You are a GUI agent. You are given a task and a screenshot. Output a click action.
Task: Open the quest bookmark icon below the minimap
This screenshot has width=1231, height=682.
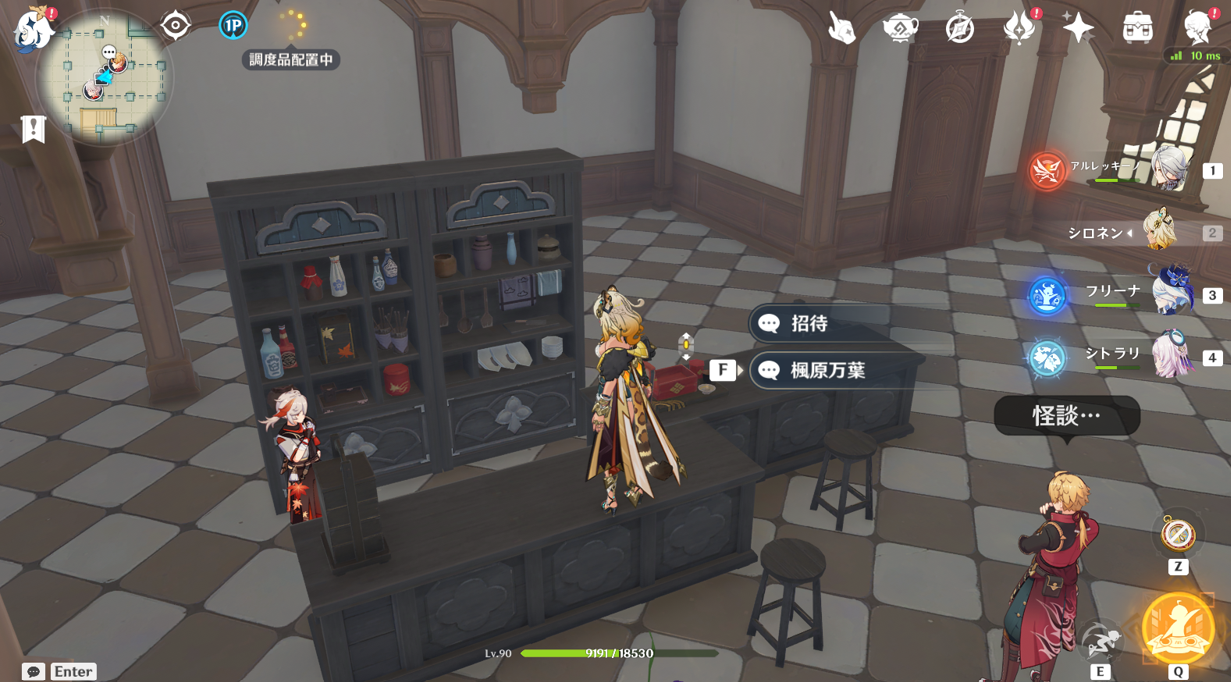pos(33,129)
